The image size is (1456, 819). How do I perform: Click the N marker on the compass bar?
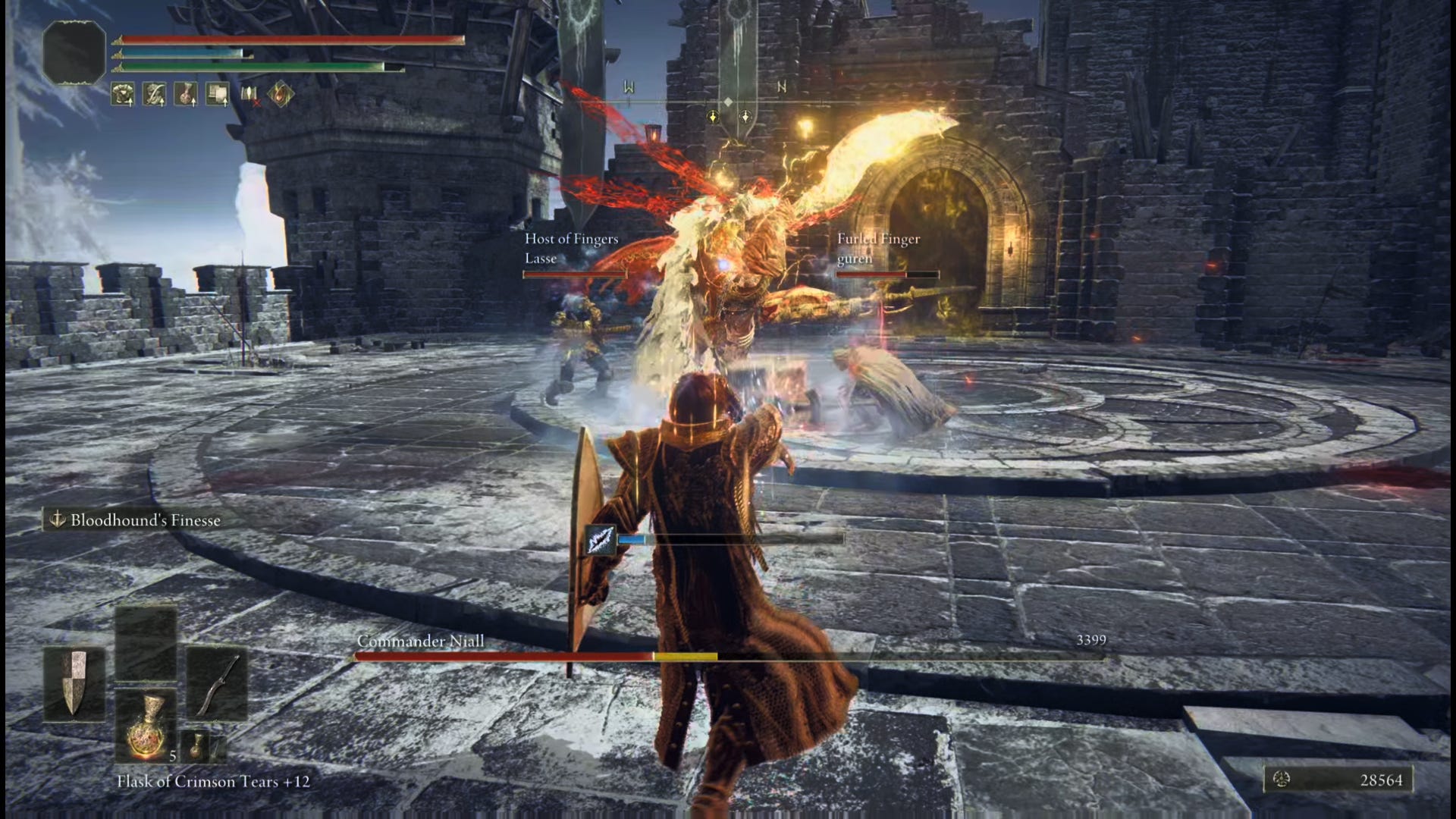pos(781,86)
